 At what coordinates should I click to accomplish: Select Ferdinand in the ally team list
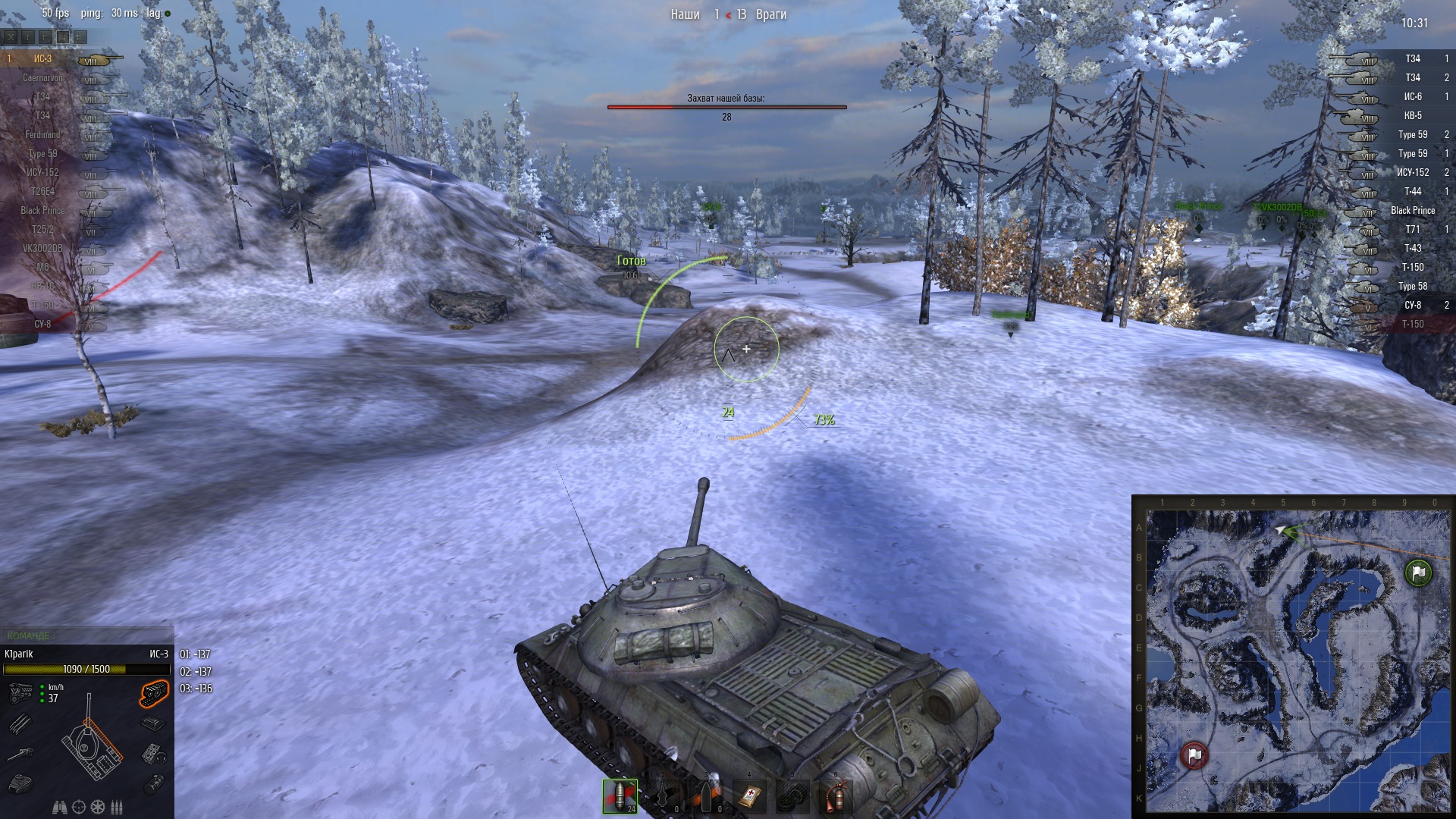42,134
